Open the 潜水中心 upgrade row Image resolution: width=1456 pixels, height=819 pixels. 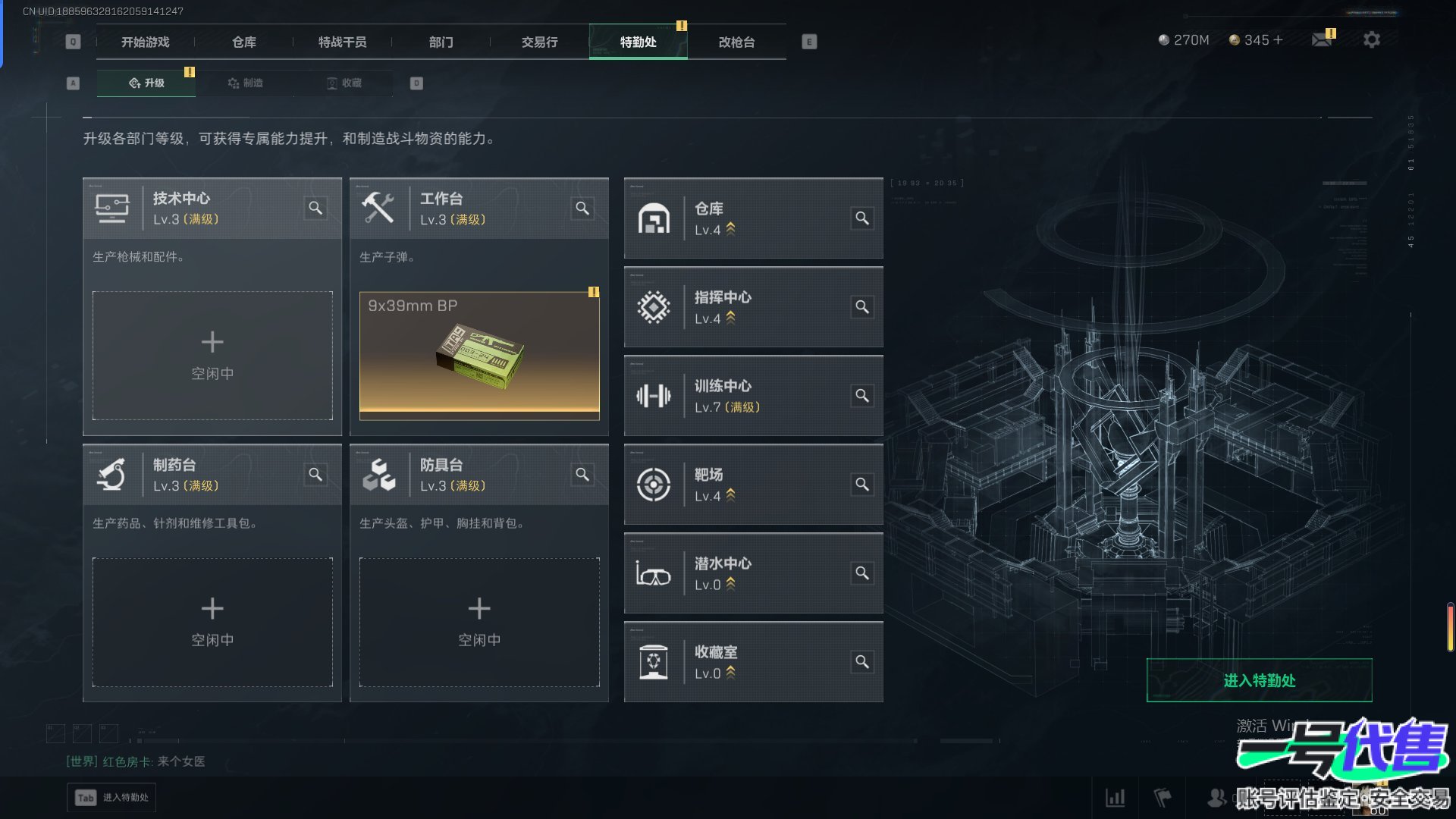coord(753,573)
